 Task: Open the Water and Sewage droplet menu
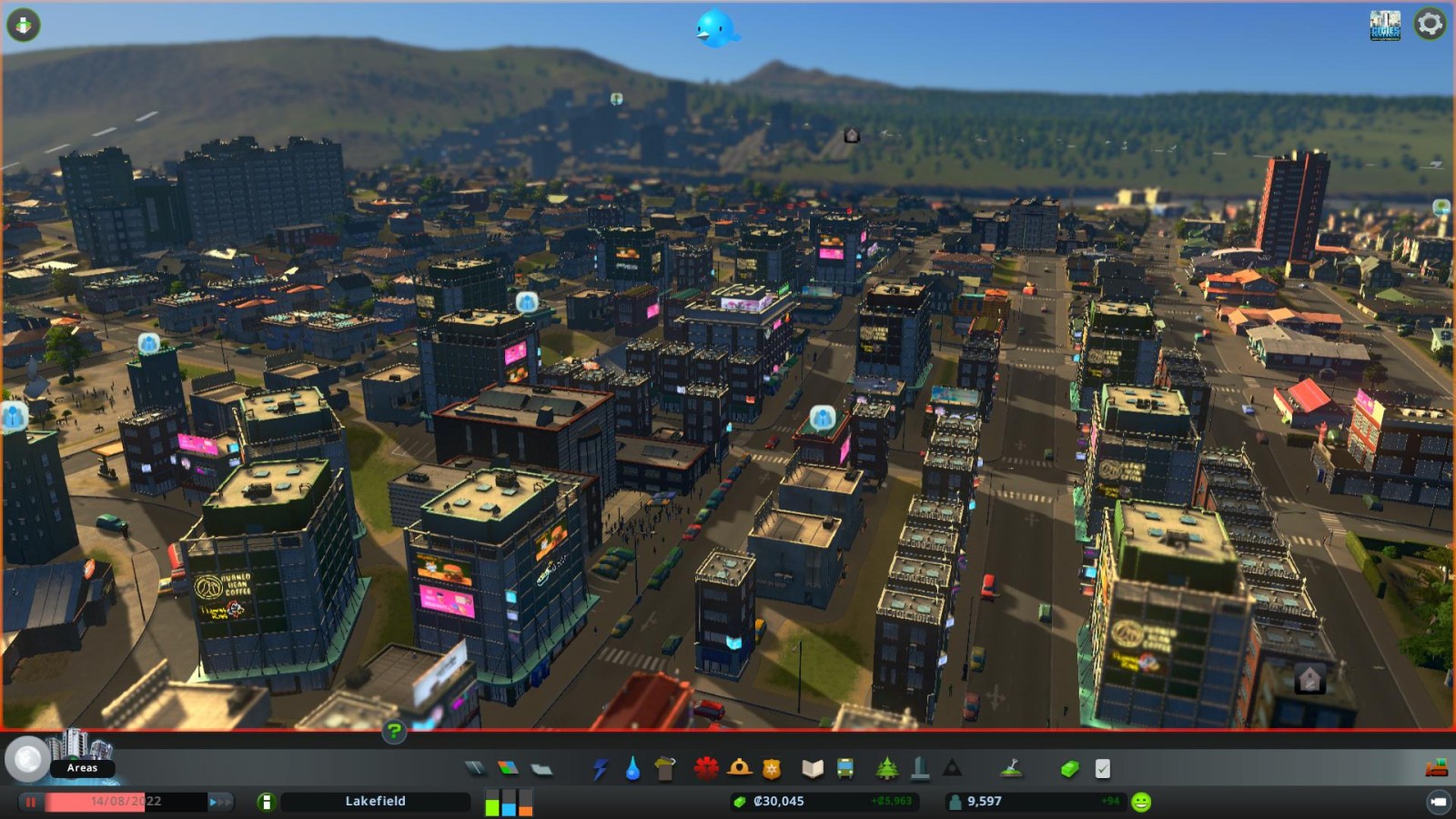tap(632, 770)
